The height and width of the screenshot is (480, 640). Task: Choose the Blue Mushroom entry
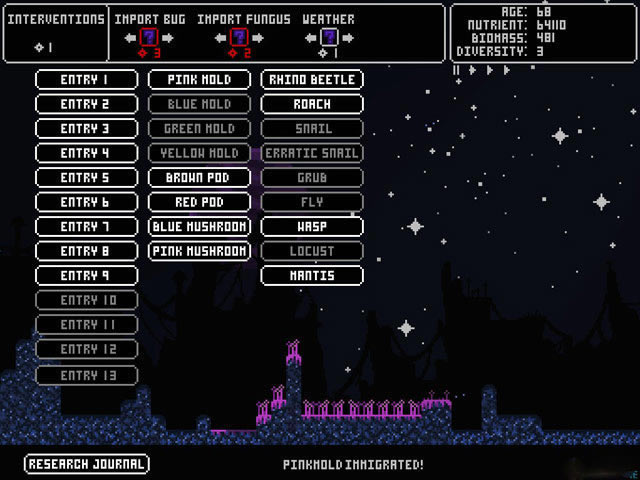[x=199, y=226]
